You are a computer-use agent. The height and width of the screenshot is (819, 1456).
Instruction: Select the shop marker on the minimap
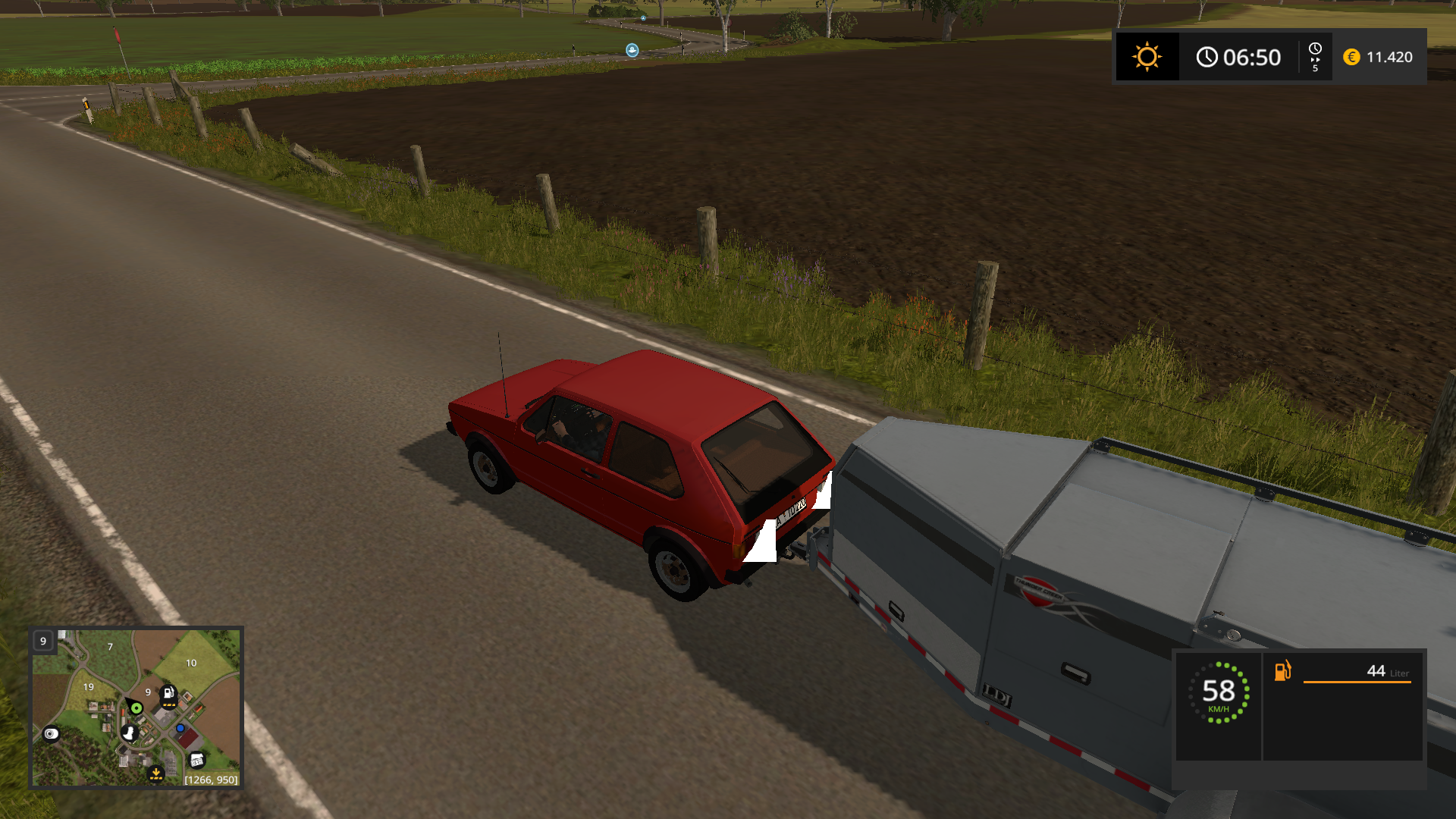pyautogui.click(x=196, y=760)
